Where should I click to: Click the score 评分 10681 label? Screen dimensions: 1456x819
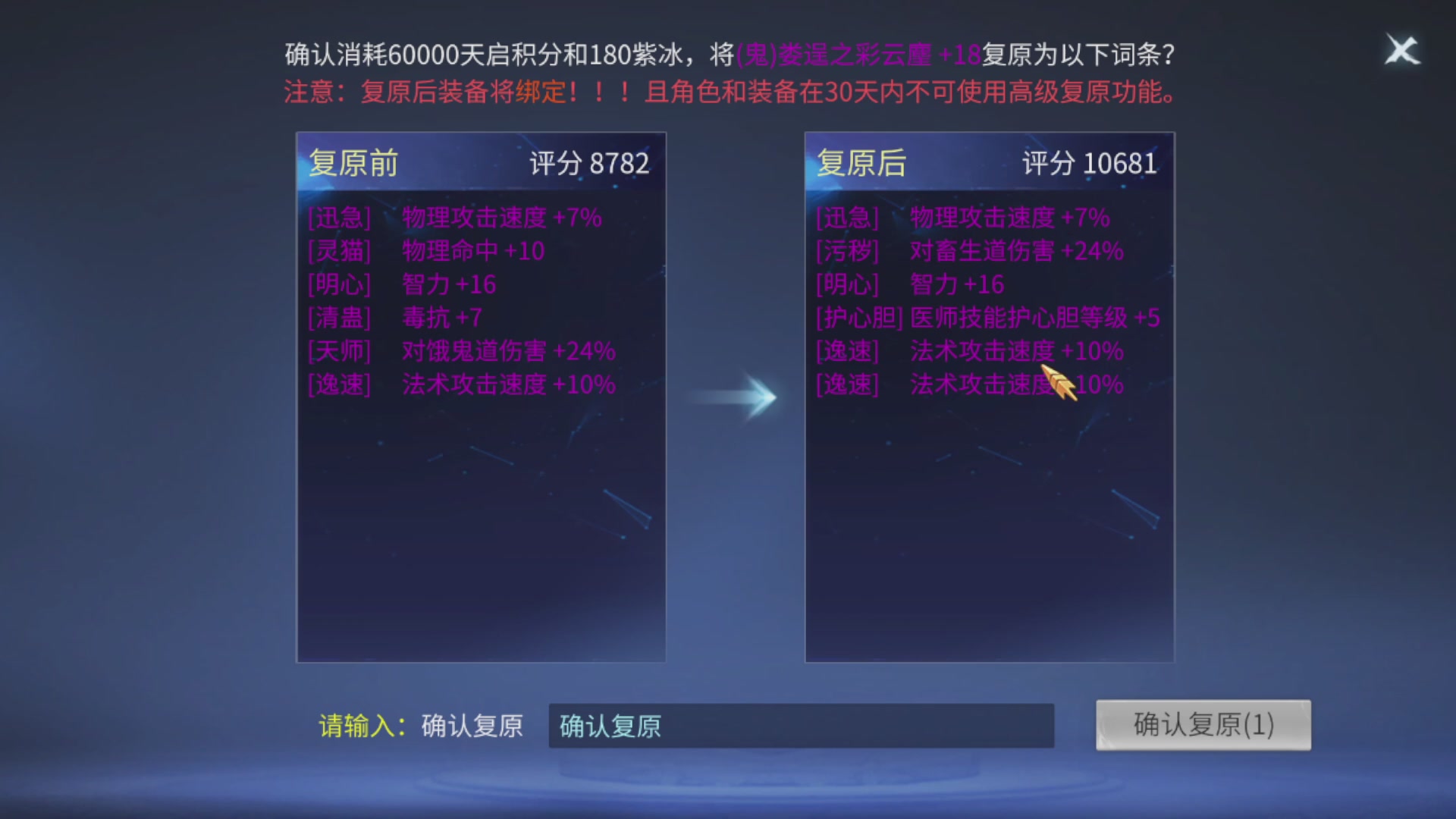tap(1090, 162)
